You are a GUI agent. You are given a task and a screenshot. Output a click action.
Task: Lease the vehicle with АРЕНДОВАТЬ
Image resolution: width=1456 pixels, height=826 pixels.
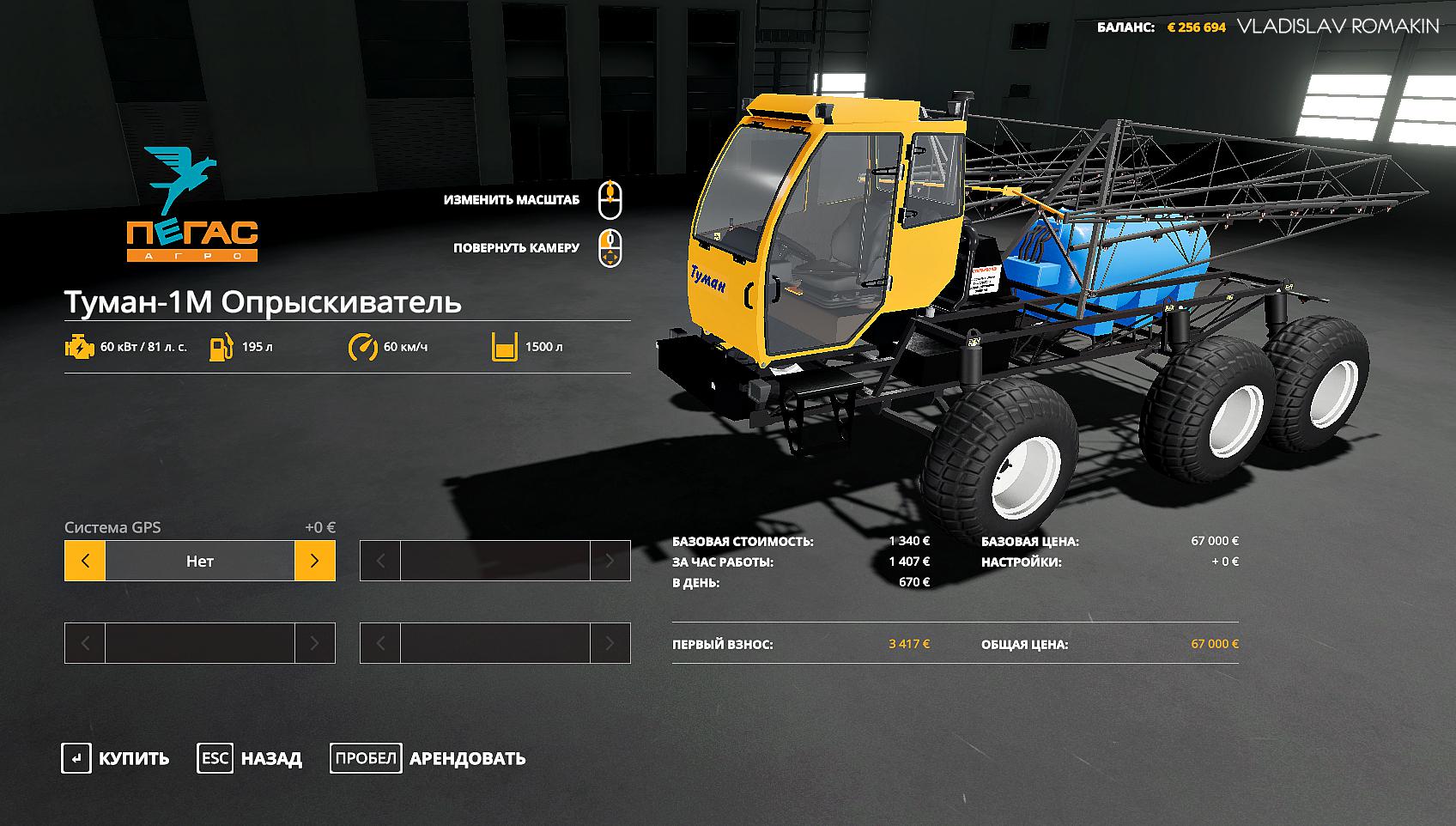coord(428,758)
